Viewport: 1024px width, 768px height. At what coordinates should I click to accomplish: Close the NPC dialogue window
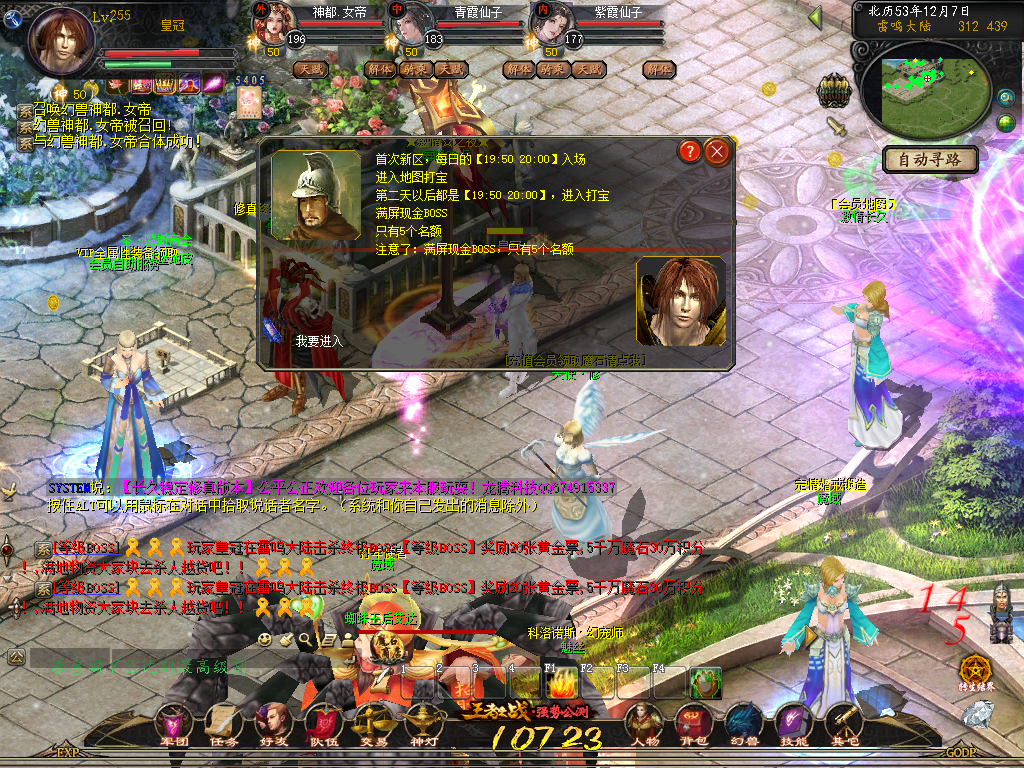(716, 152)
